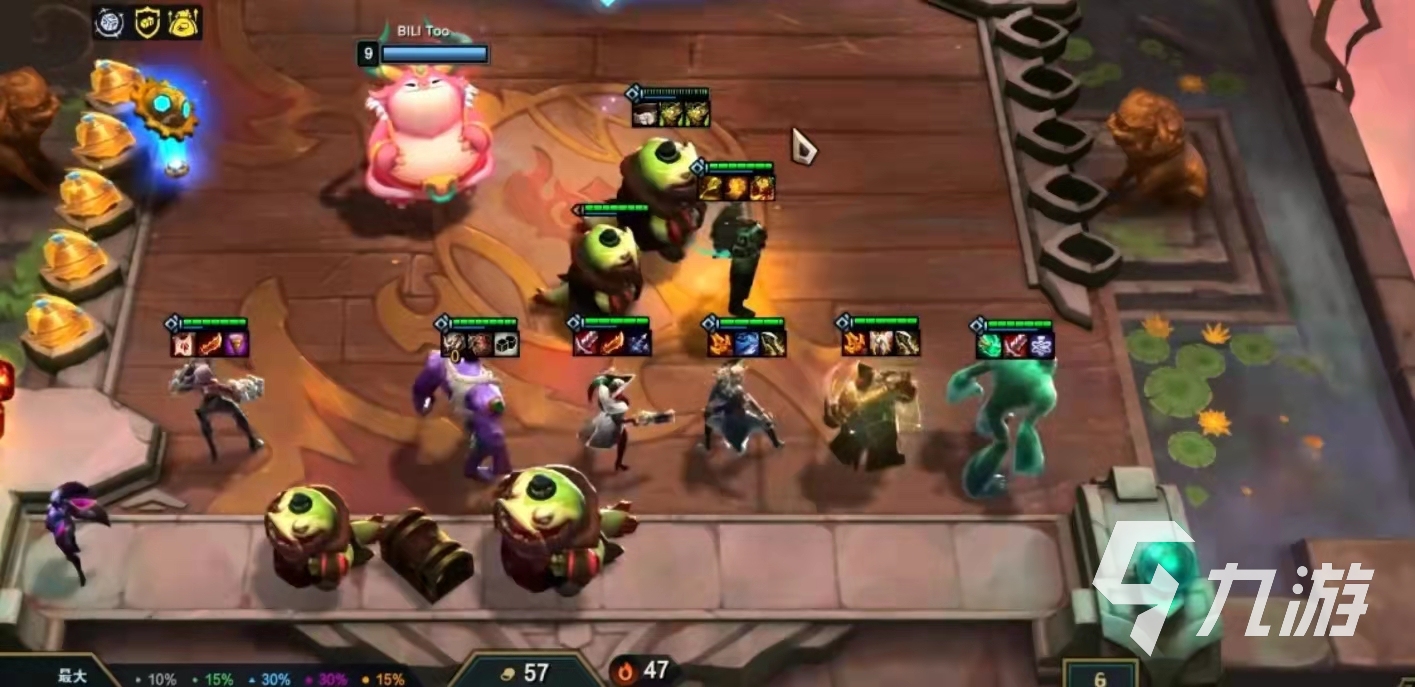Select the yellow loot bag augment icon

pyautogui.click(x=183, y=21)
